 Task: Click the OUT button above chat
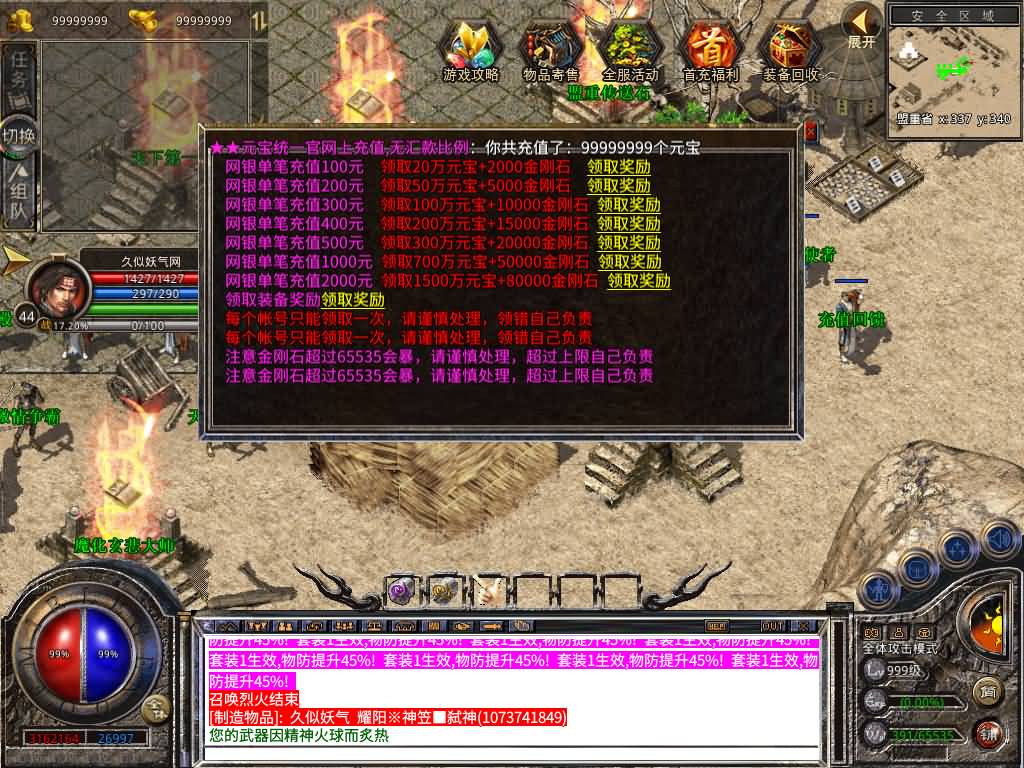(x=773, y=626)
